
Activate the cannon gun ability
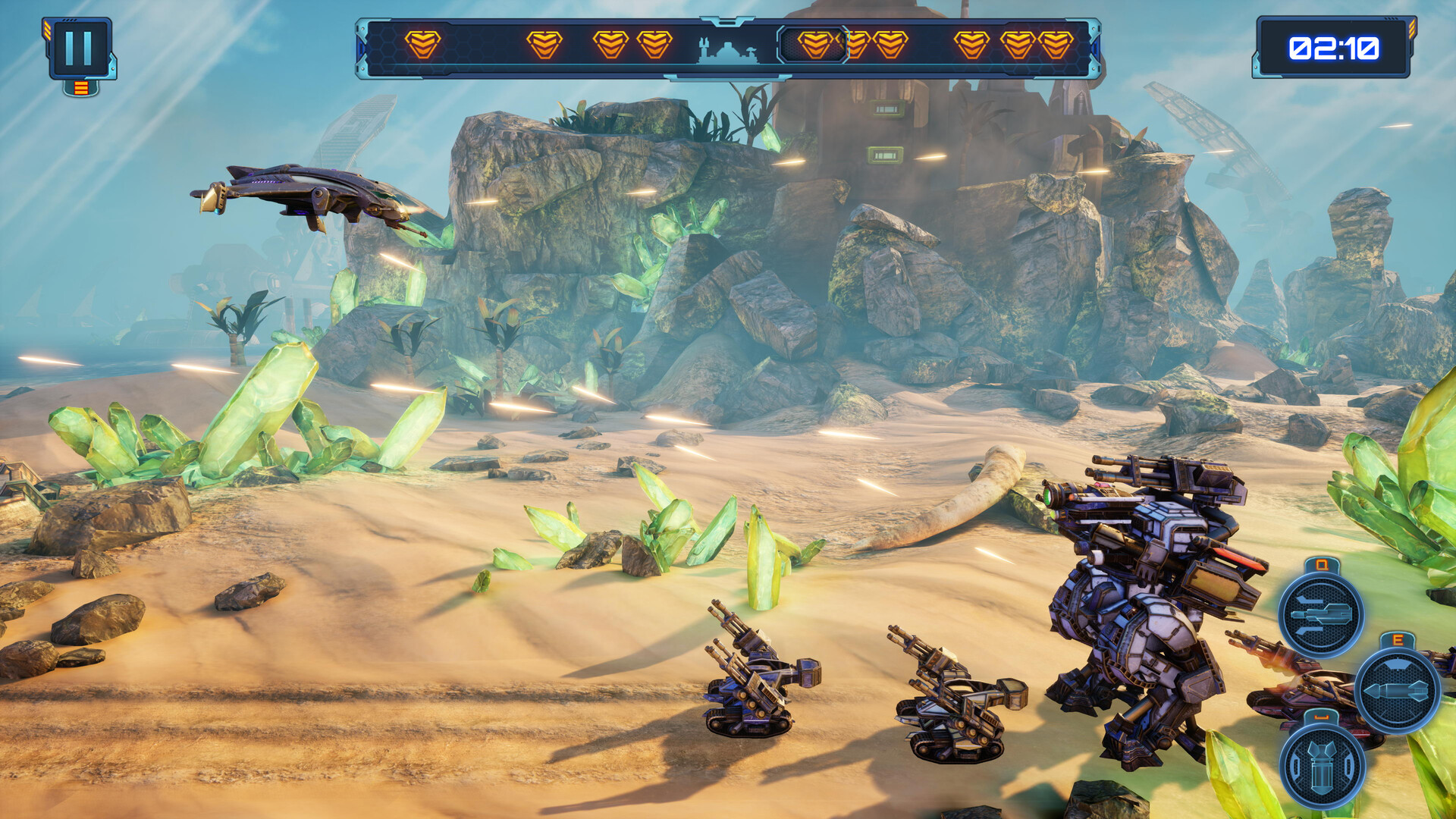click(1320, 613)
